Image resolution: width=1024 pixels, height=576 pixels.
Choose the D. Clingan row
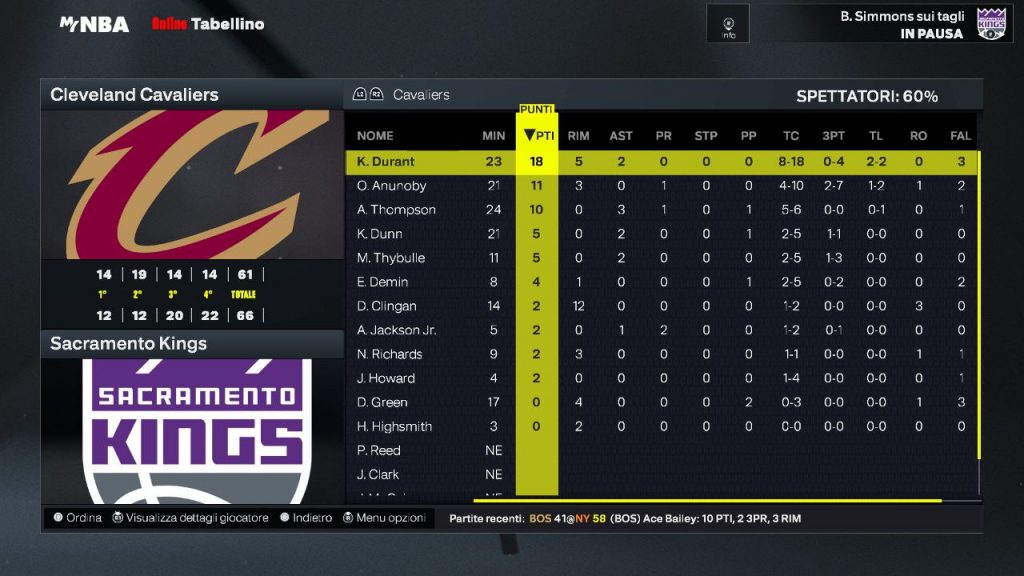click(x=386, y=306)
